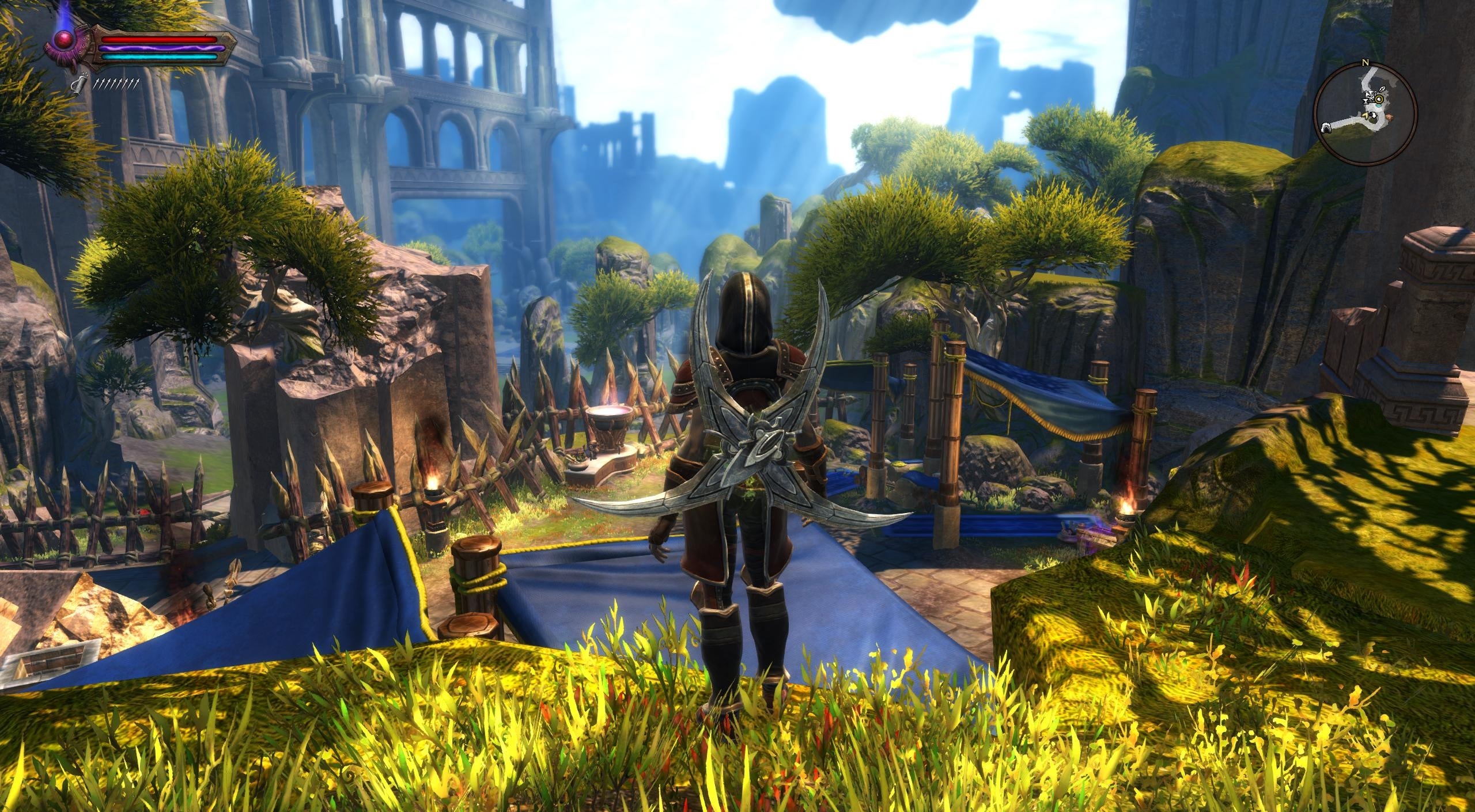
Task: Select the orange enemy blip on the minimap
Action: (1390, 116)
